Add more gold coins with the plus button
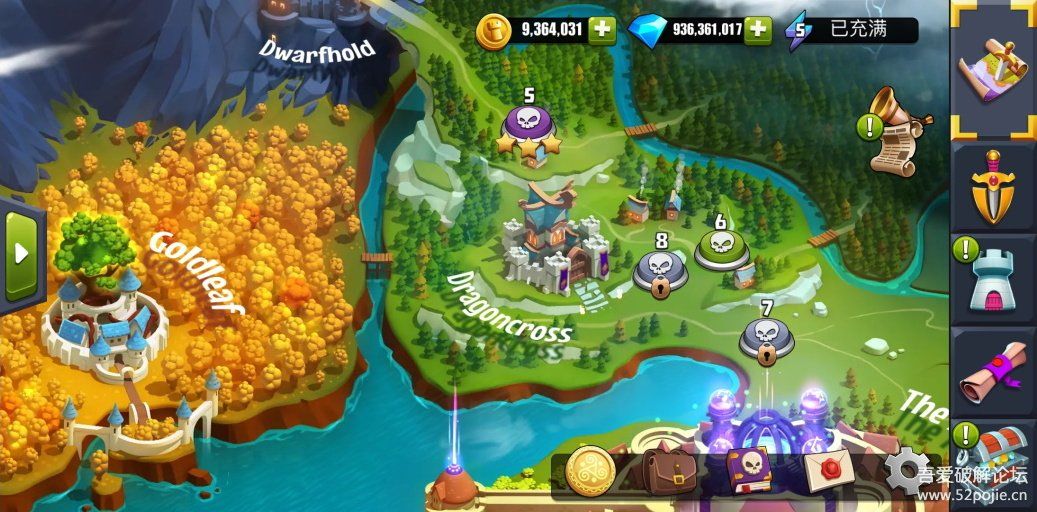1037x512 pixels. pyautogui.click(x=601, y=30)
